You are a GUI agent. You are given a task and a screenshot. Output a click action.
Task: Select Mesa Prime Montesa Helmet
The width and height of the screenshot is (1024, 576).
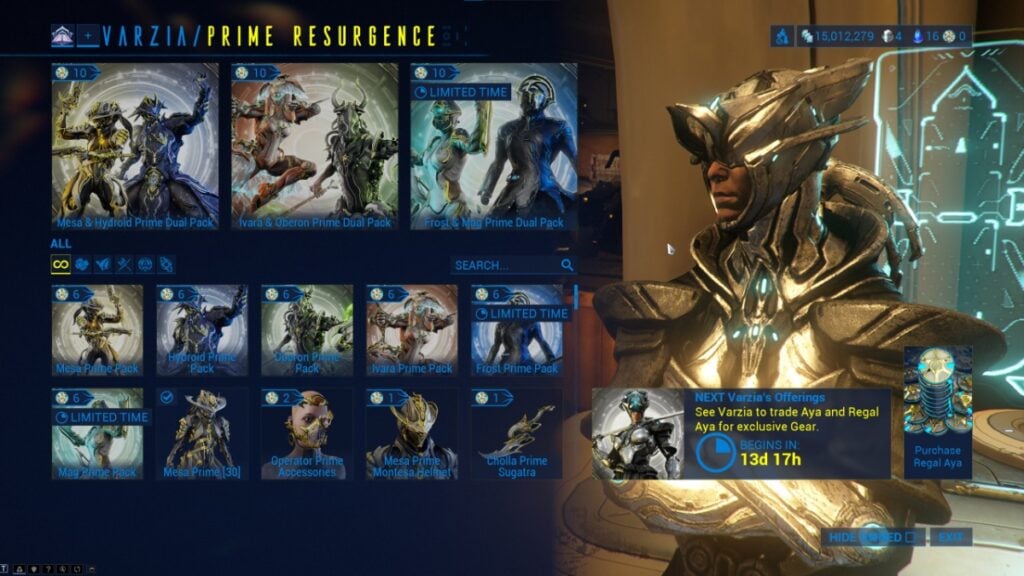(x=412, y=434)
